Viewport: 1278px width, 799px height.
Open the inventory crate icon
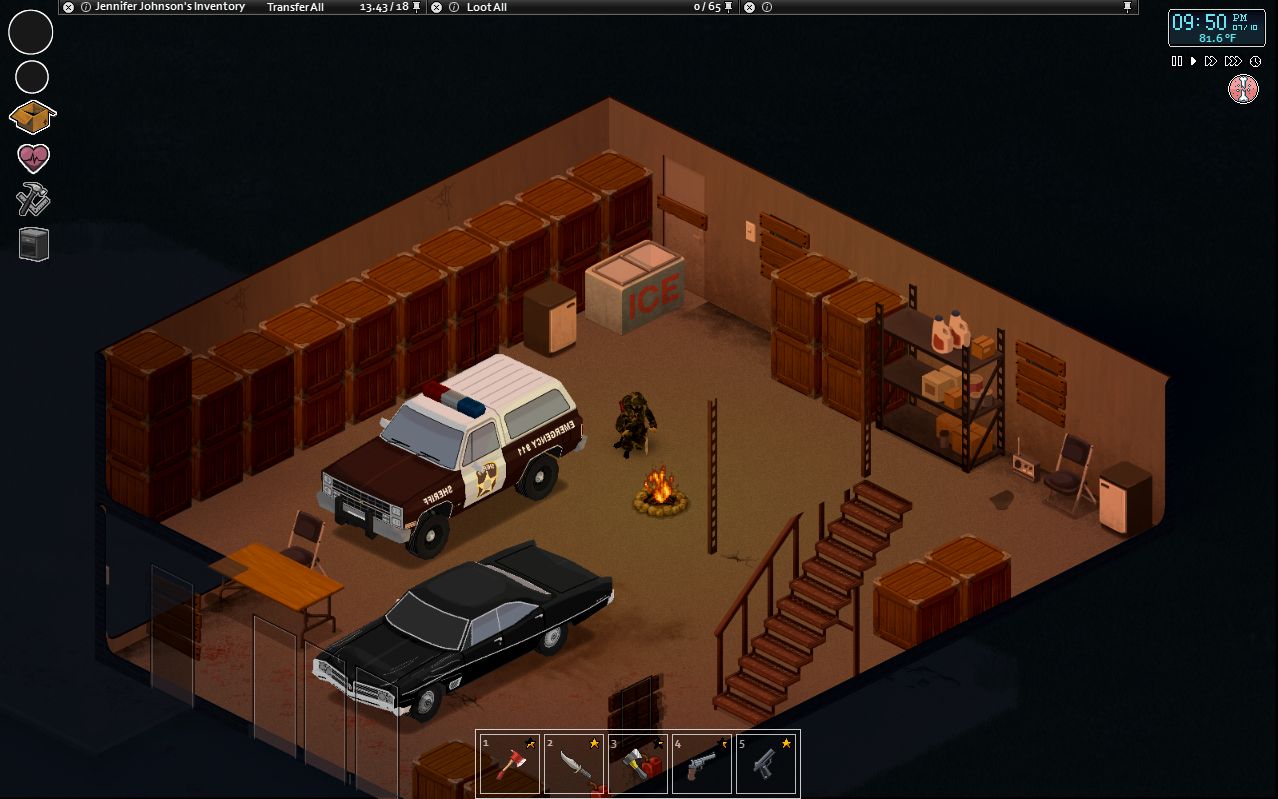click(32, 117)
